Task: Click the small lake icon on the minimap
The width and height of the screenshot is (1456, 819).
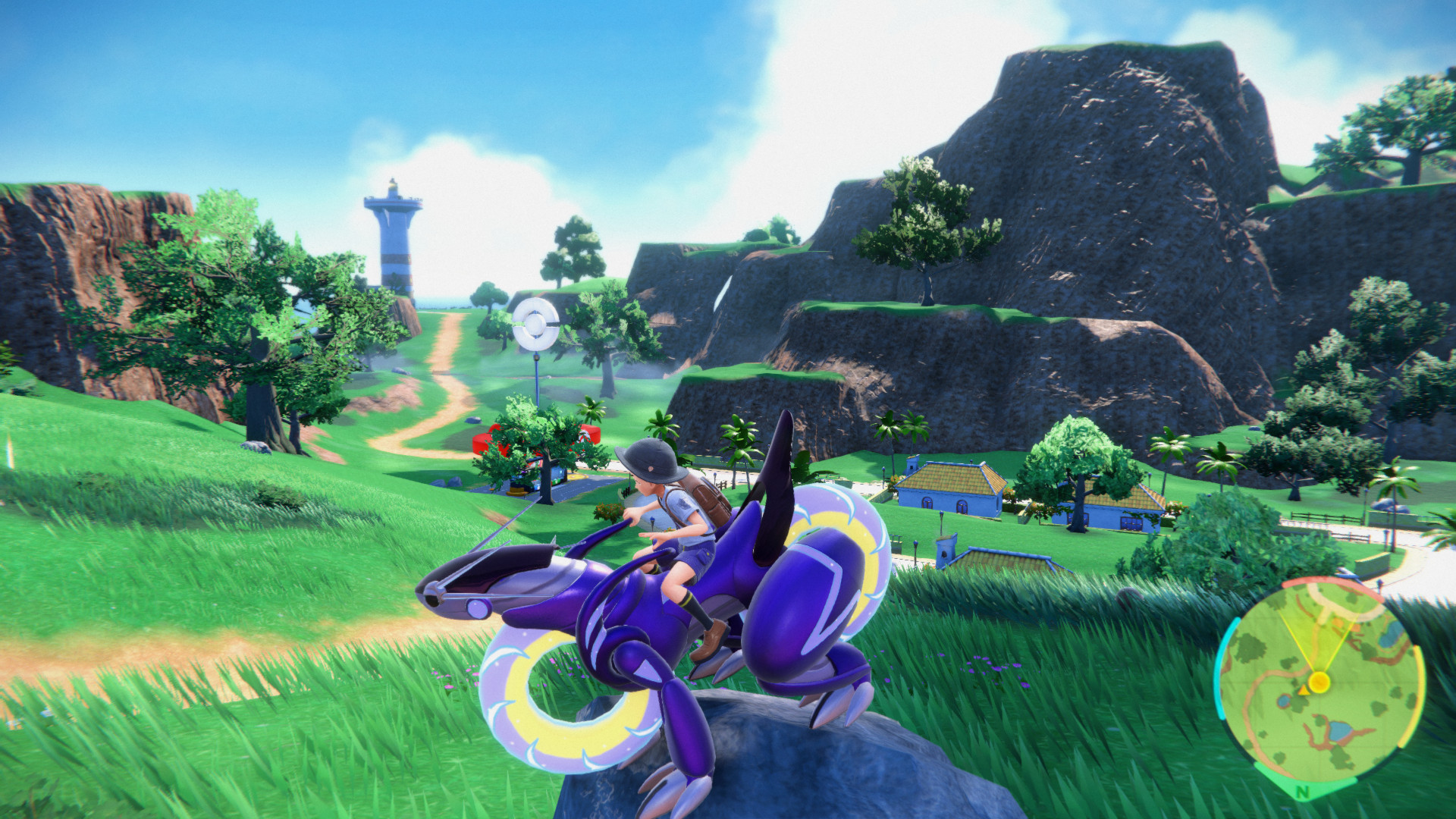Action: click(x=1340, y=731)
